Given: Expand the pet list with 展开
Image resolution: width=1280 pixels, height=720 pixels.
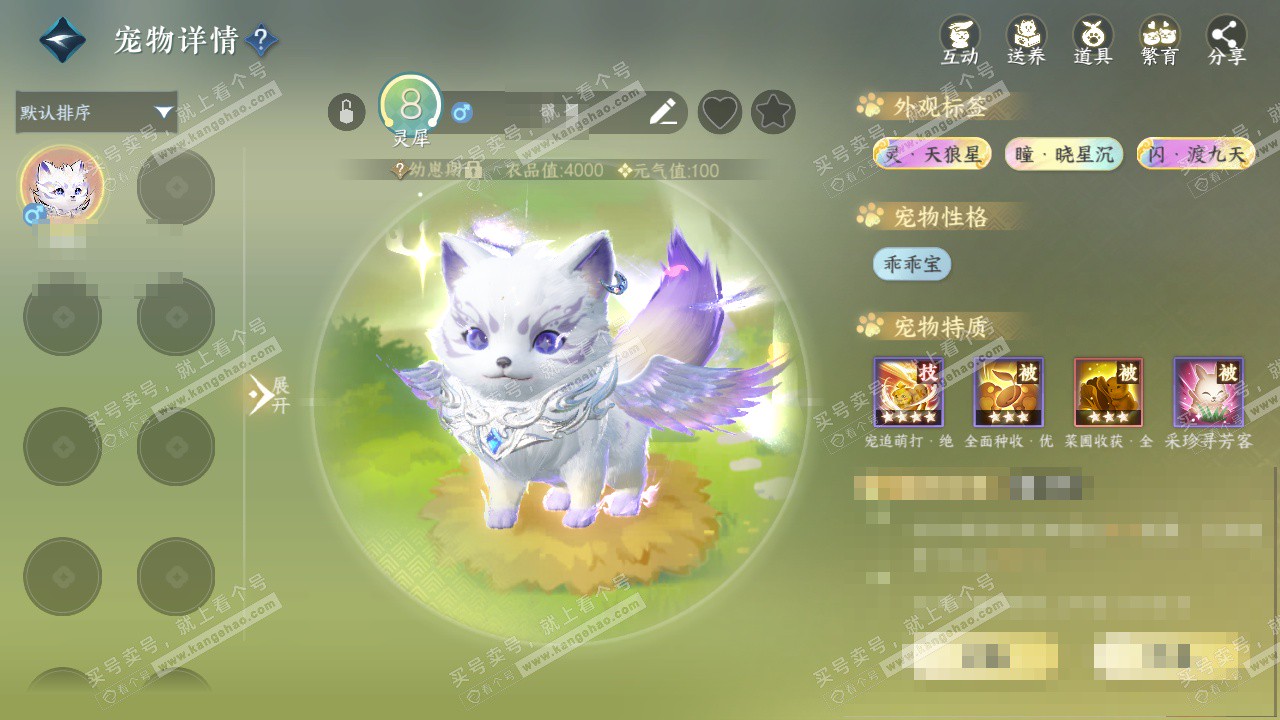Looking at the screenshot, I should 268,394.
